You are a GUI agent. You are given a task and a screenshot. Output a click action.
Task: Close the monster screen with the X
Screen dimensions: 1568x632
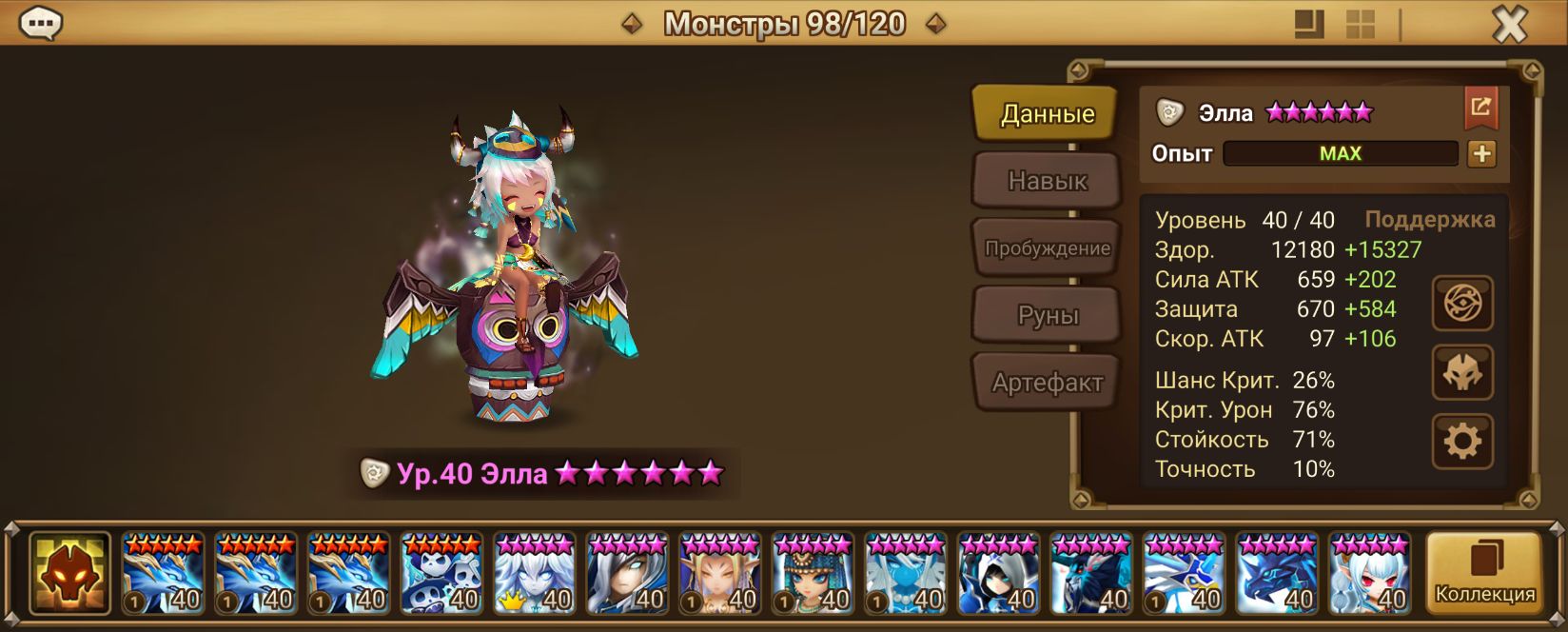point(1509,25)
